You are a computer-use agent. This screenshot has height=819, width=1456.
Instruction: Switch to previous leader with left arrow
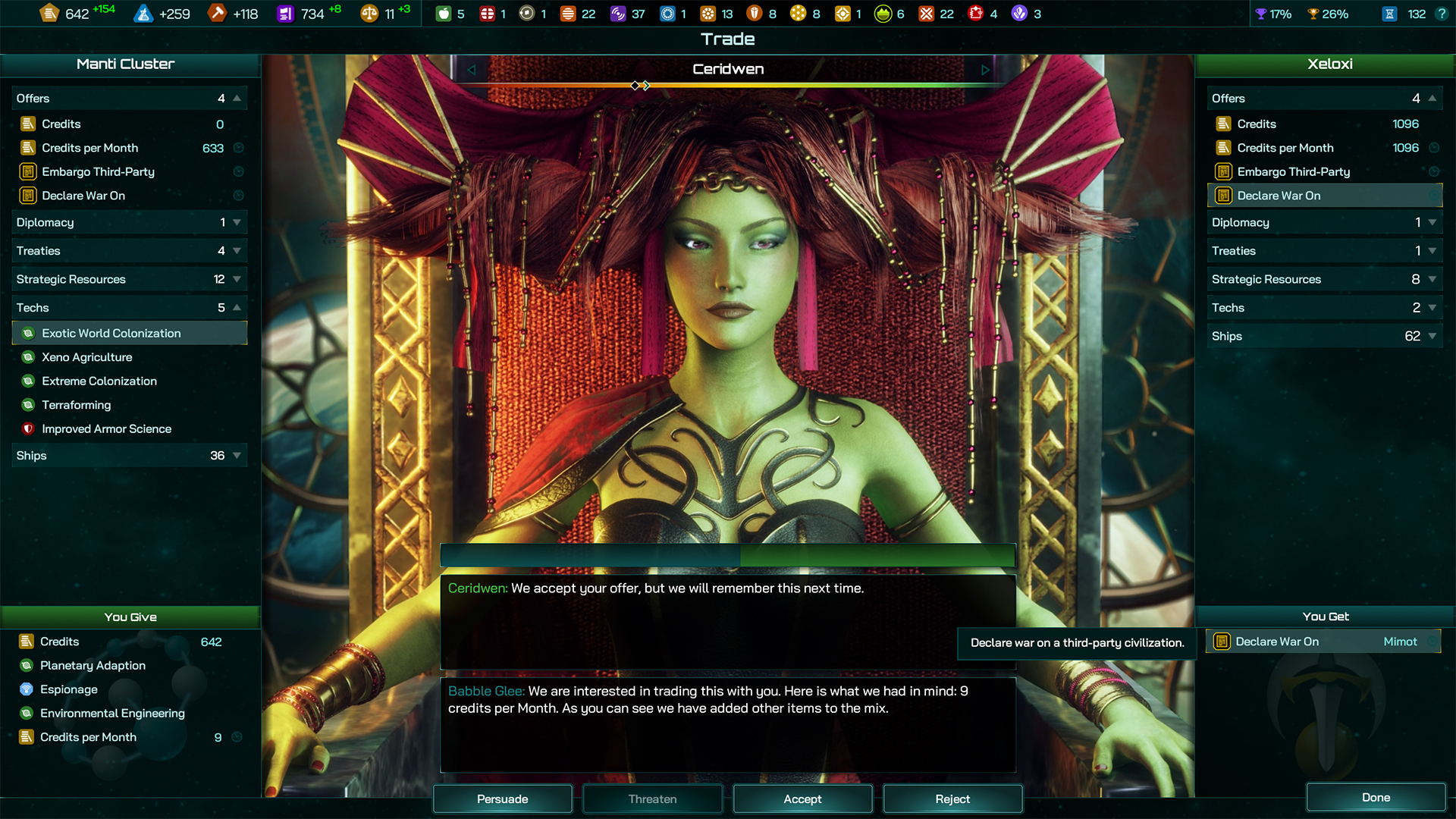pyautogui.click(x=471, y=70)
